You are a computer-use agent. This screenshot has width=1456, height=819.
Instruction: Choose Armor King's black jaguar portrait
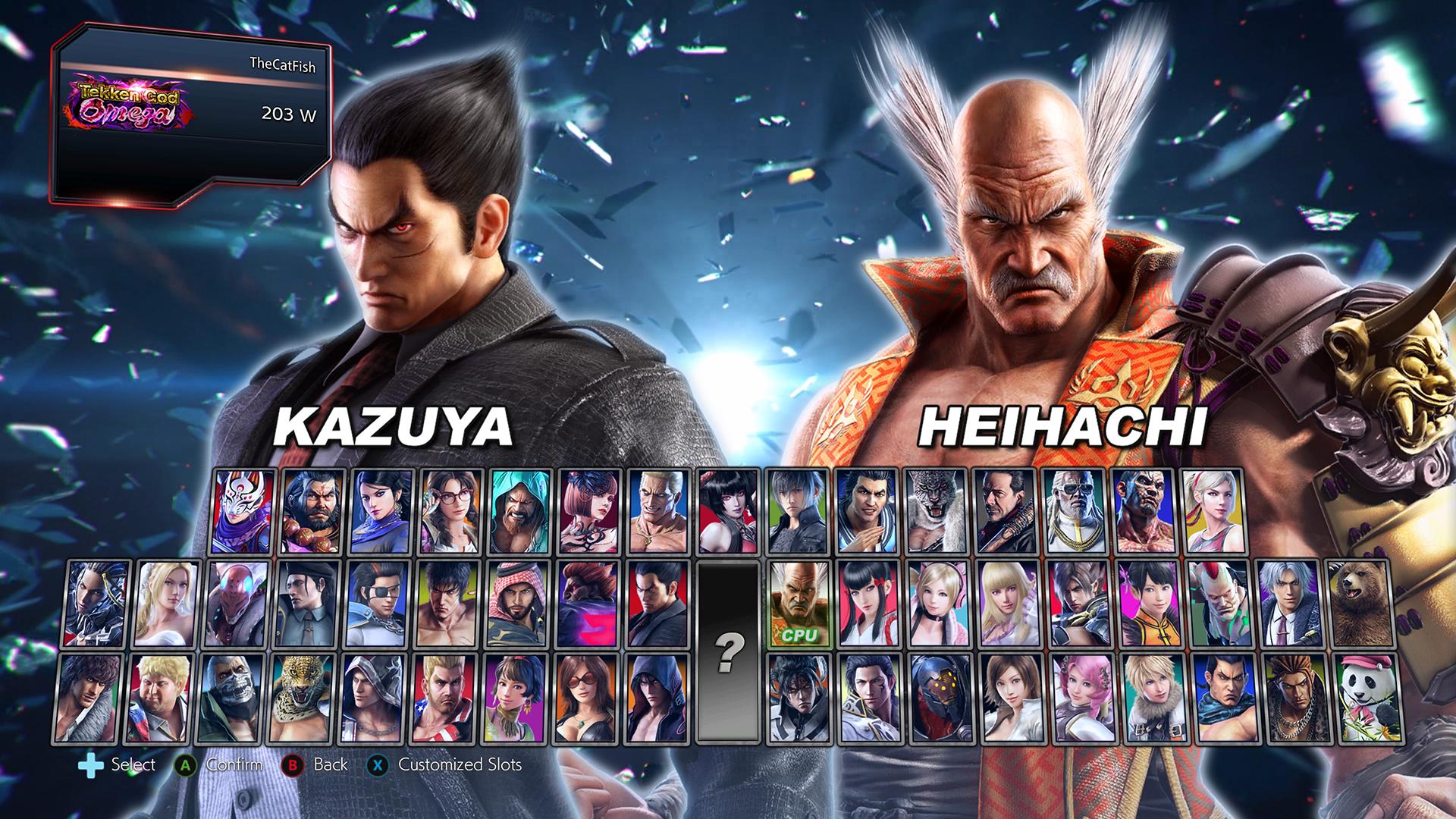[937, 511]
